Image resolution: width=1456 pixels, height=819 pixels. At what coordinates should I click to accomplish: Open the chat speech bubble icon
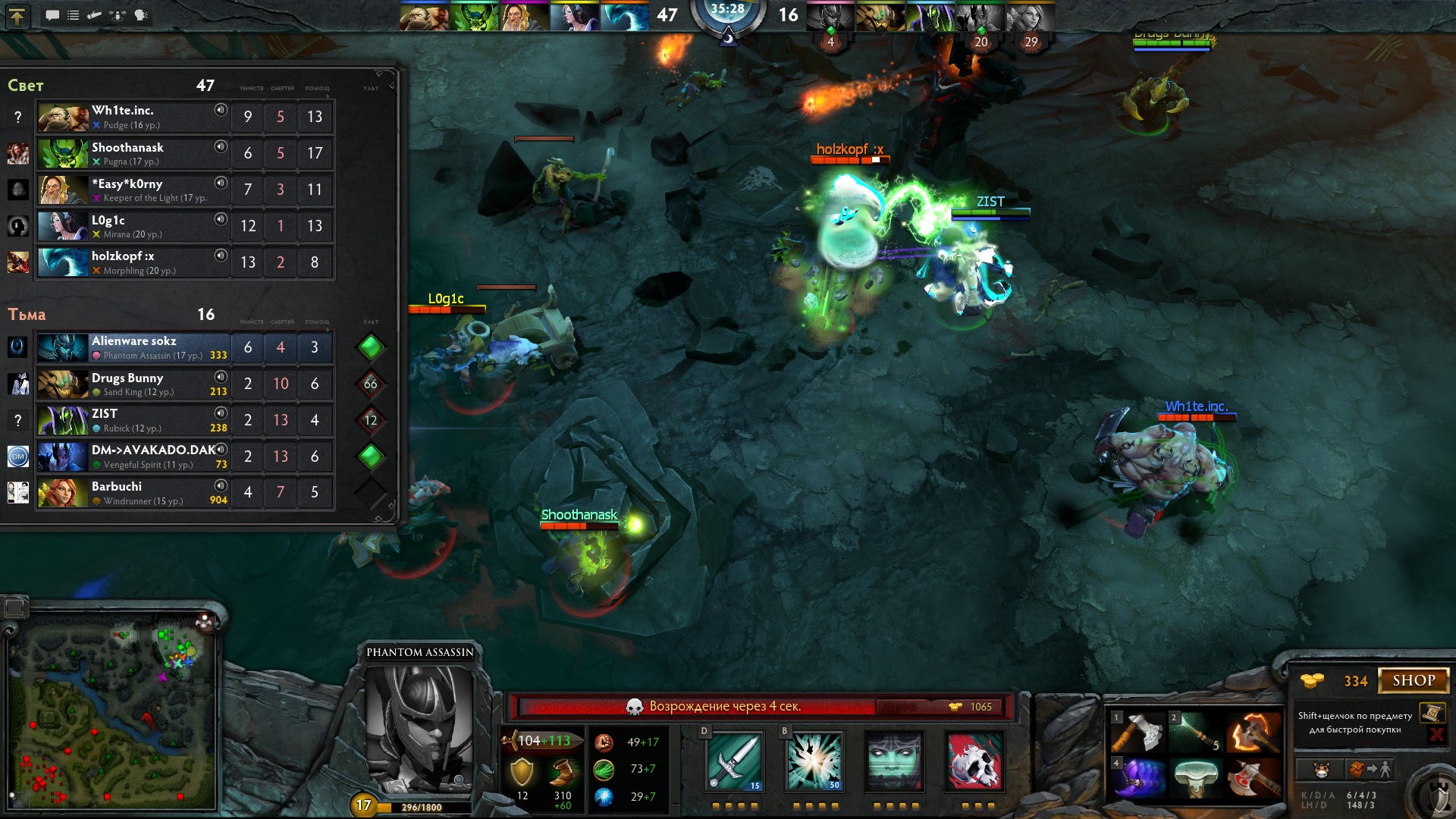point(52,15)
